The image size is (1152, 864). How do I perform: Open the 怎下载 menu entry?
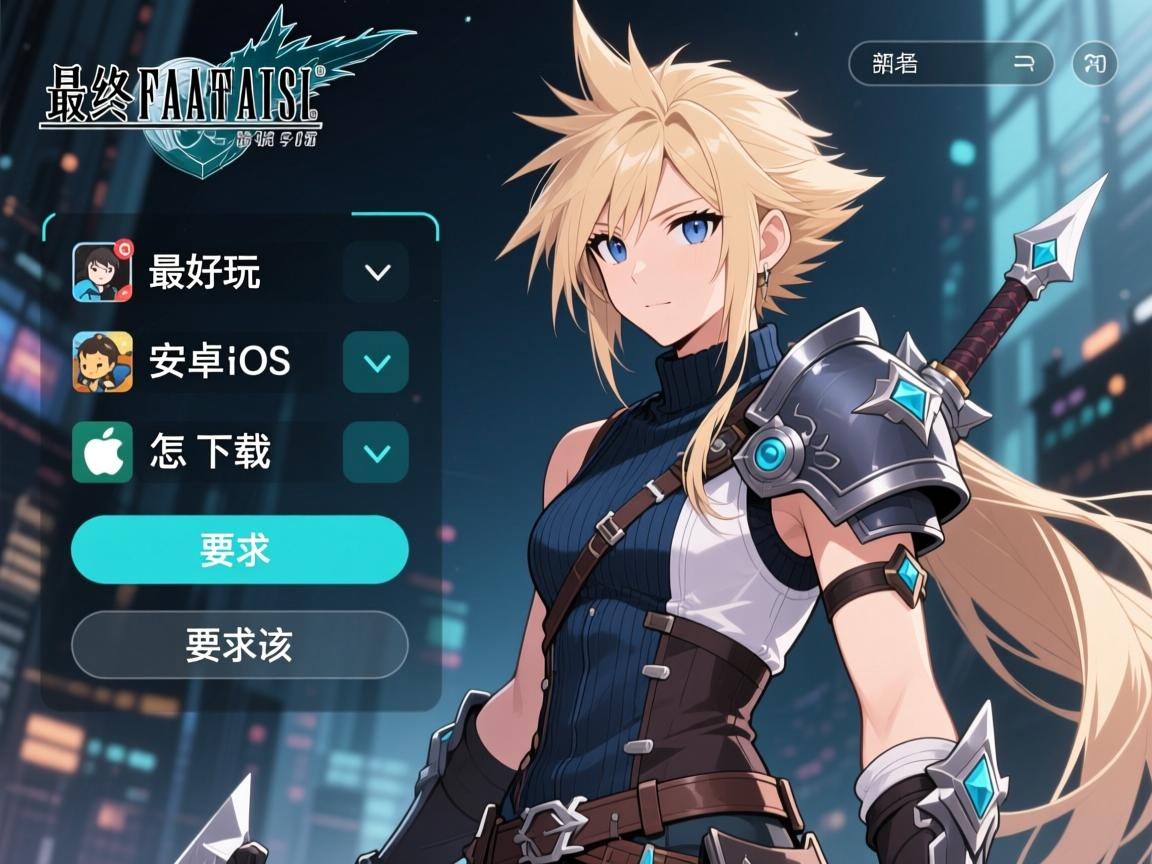[210, 452]
